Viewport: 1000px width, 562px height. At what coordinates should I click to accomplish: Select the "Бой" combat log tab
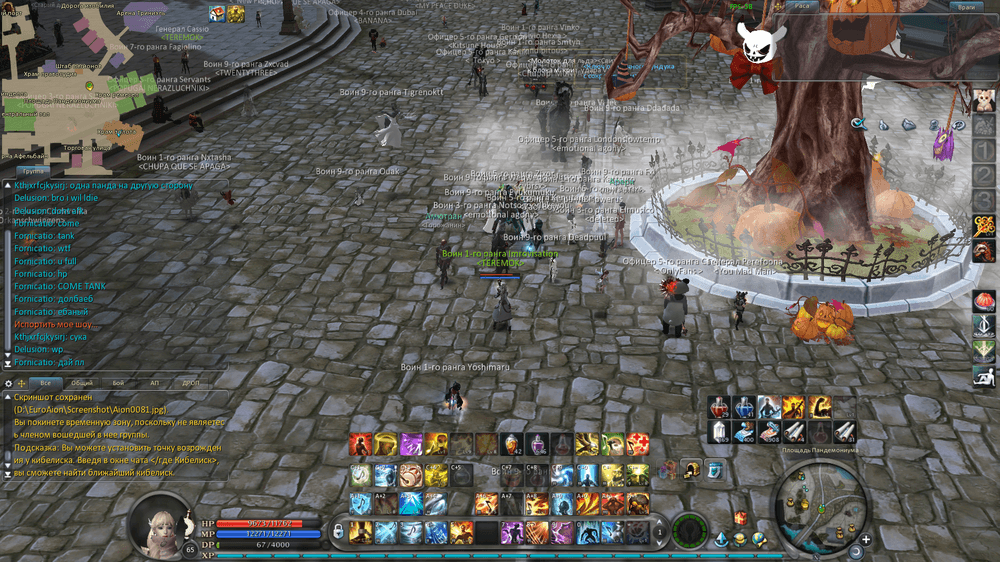(118, 383)
